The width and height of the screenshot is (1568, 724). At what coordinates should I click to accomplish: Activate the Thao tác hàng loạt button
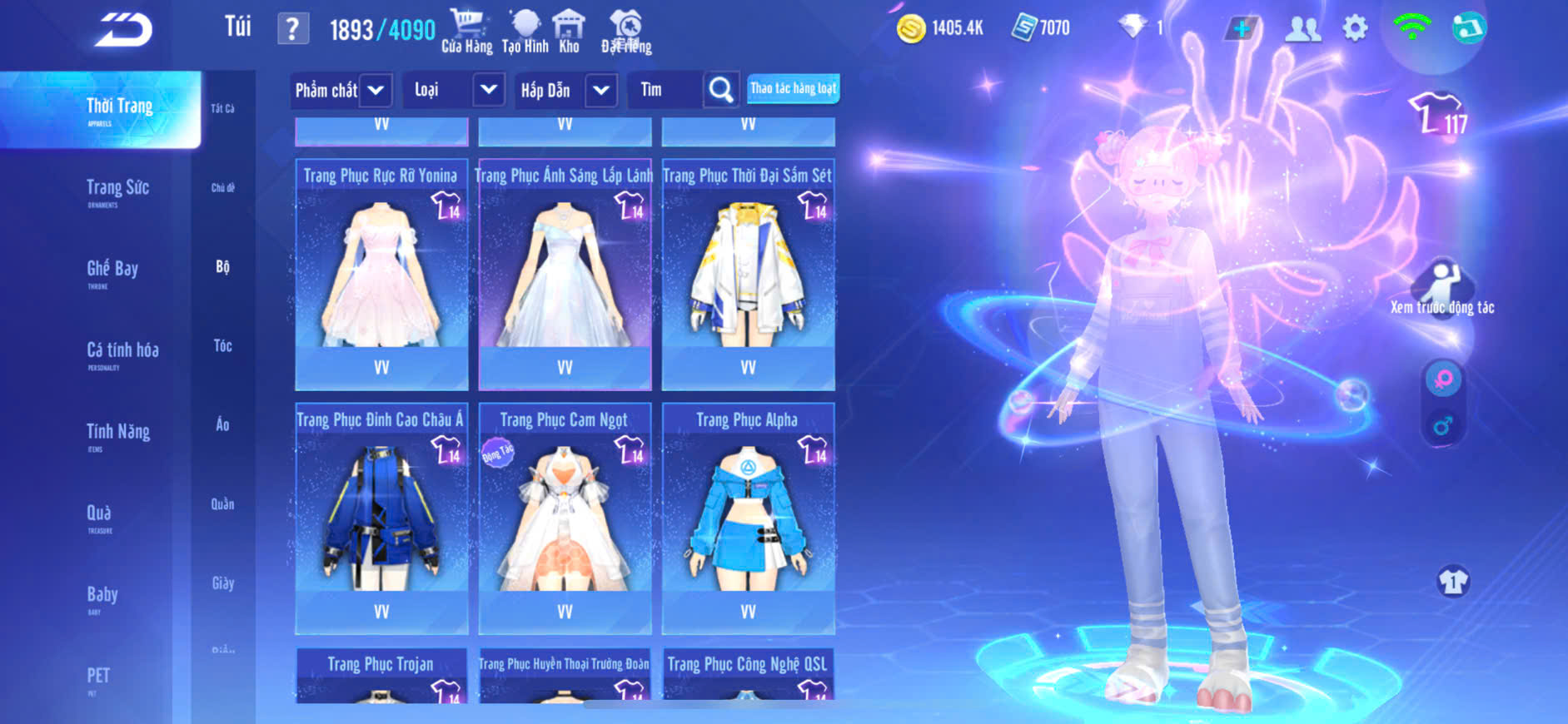[793, 88]
